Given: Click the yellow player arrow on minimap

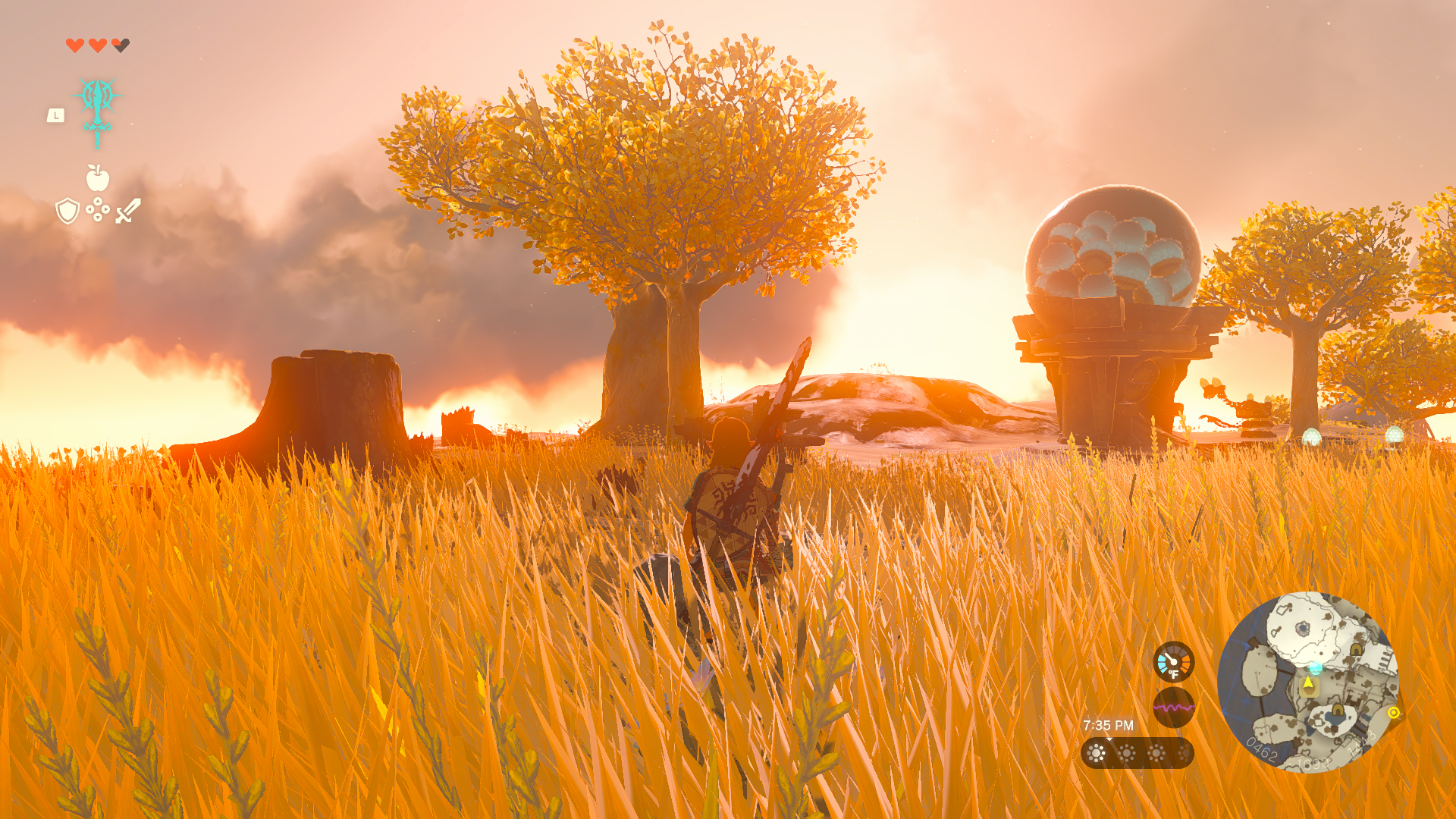Looking at the screenshot, I should tap(1308, 683).
